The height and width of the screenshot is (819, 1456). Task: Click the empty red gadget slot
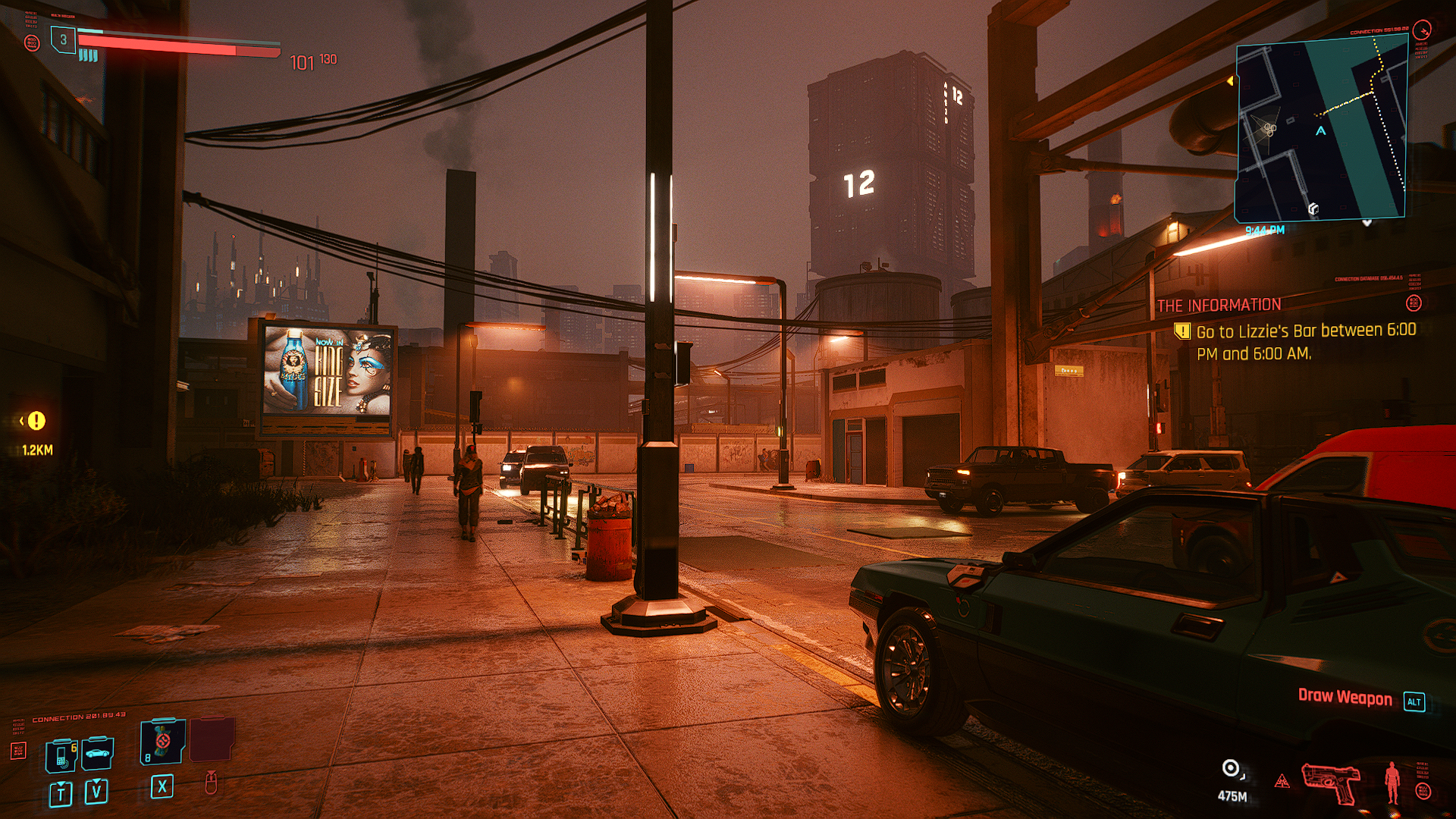(x=212, y=739)
